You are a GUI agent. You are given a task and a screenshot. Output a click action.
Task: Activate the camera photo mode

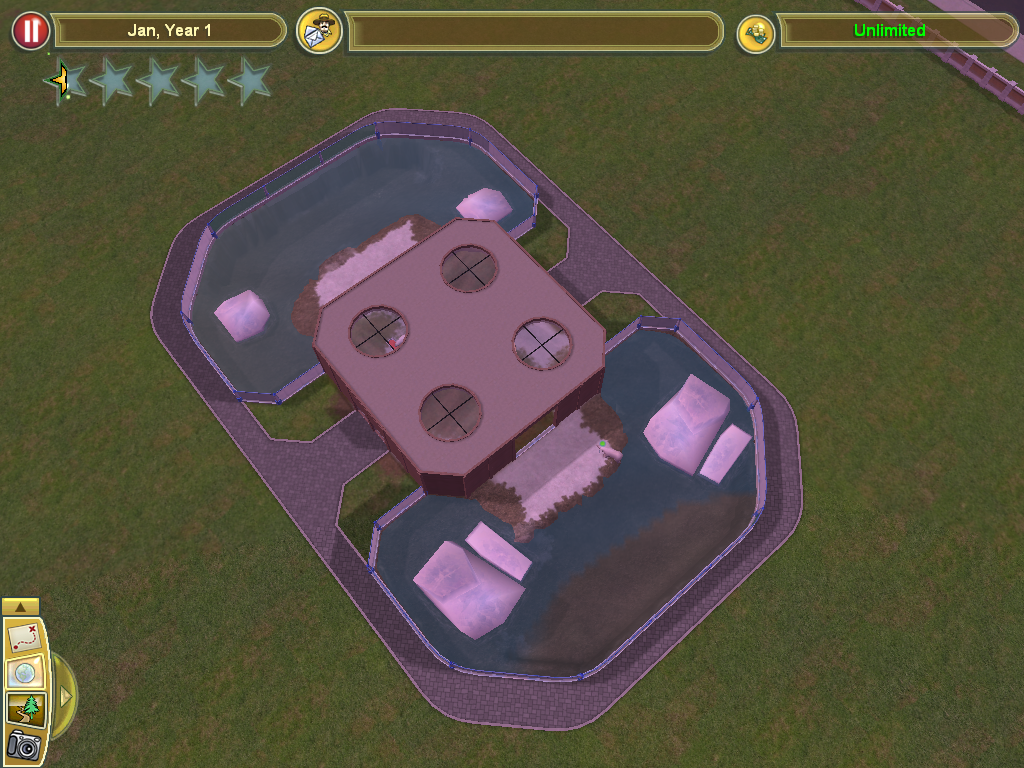click(x=22, y=746)
